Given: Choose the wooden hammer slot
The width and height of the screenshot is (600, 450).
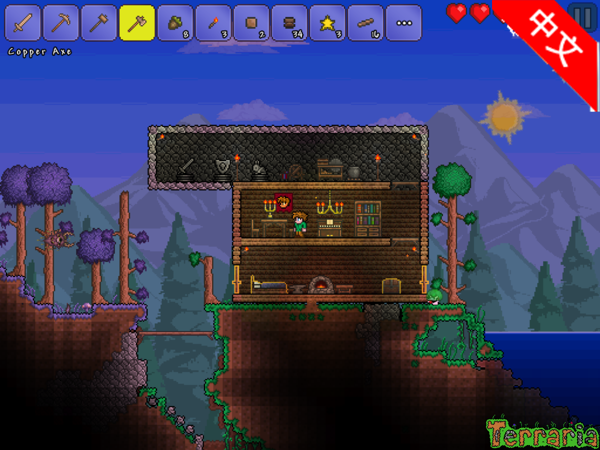Looking at the screenshot, I should click(x=99, y=22).
